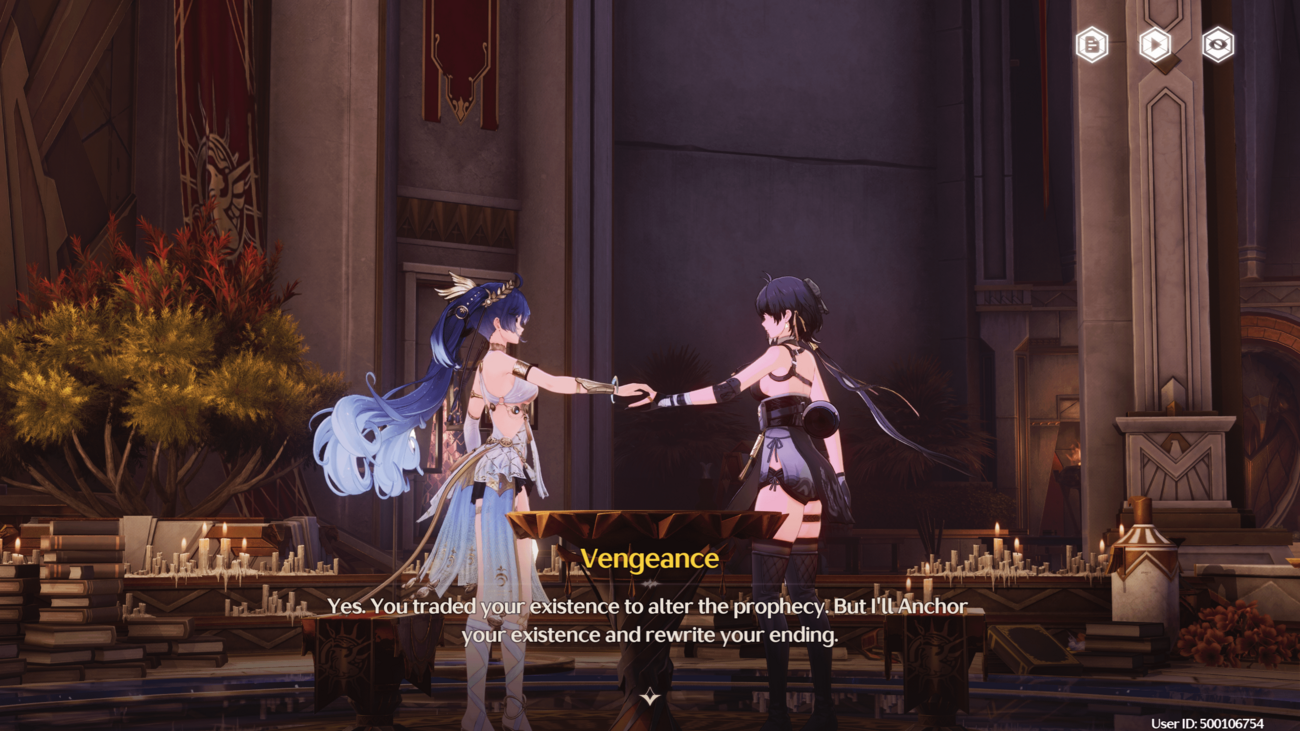Hide the interface with the eye icon
Viewport: 1300px width, 731px height.
point(1217,45)
